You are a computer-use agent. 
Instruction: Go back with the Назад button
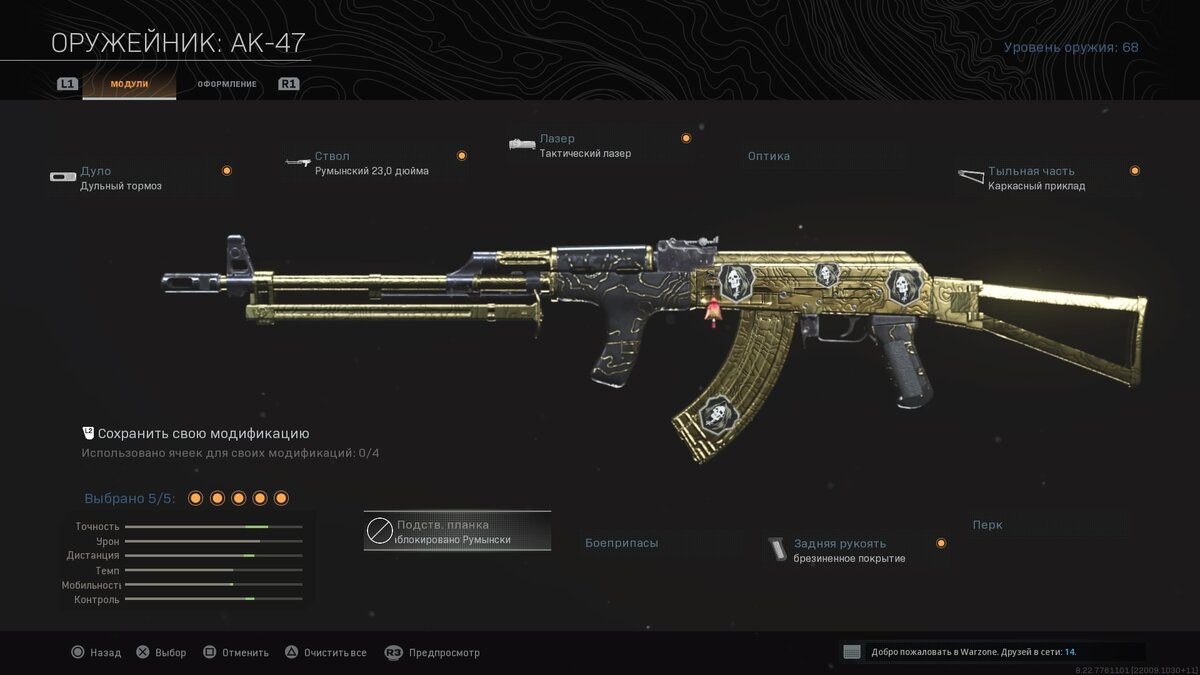[95, 653]
